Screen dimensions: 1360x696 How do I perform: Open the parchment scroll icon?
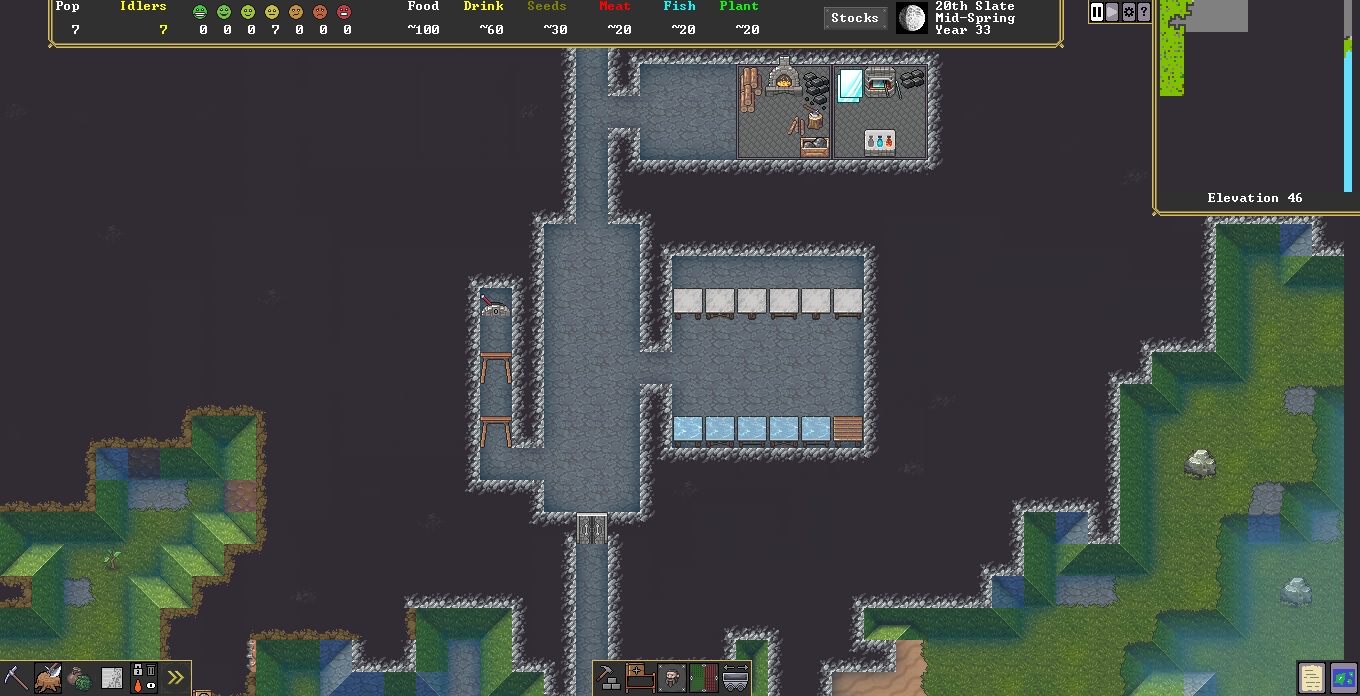1312,677
